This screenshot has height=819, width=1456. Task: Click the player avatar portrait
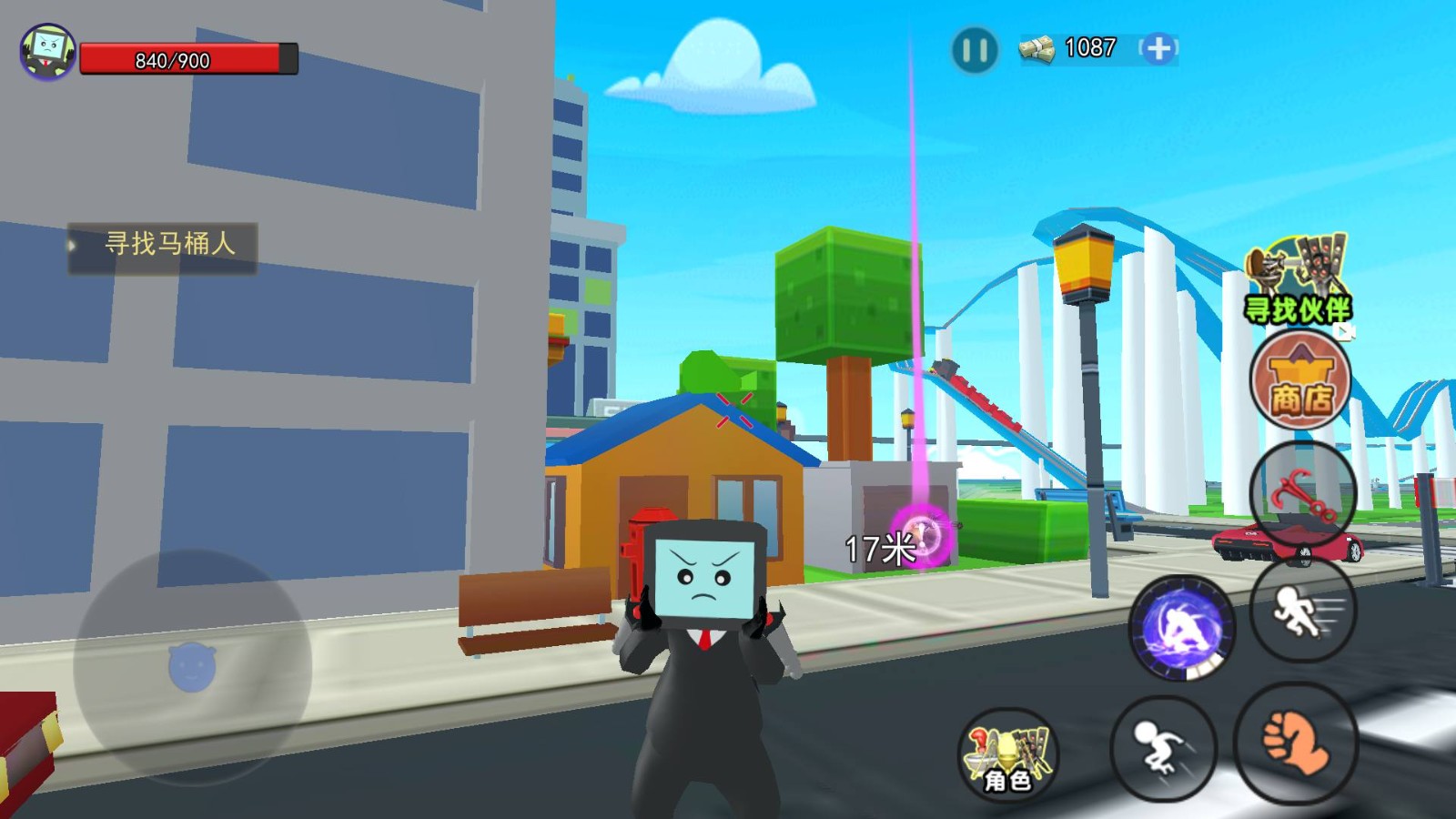47,52
